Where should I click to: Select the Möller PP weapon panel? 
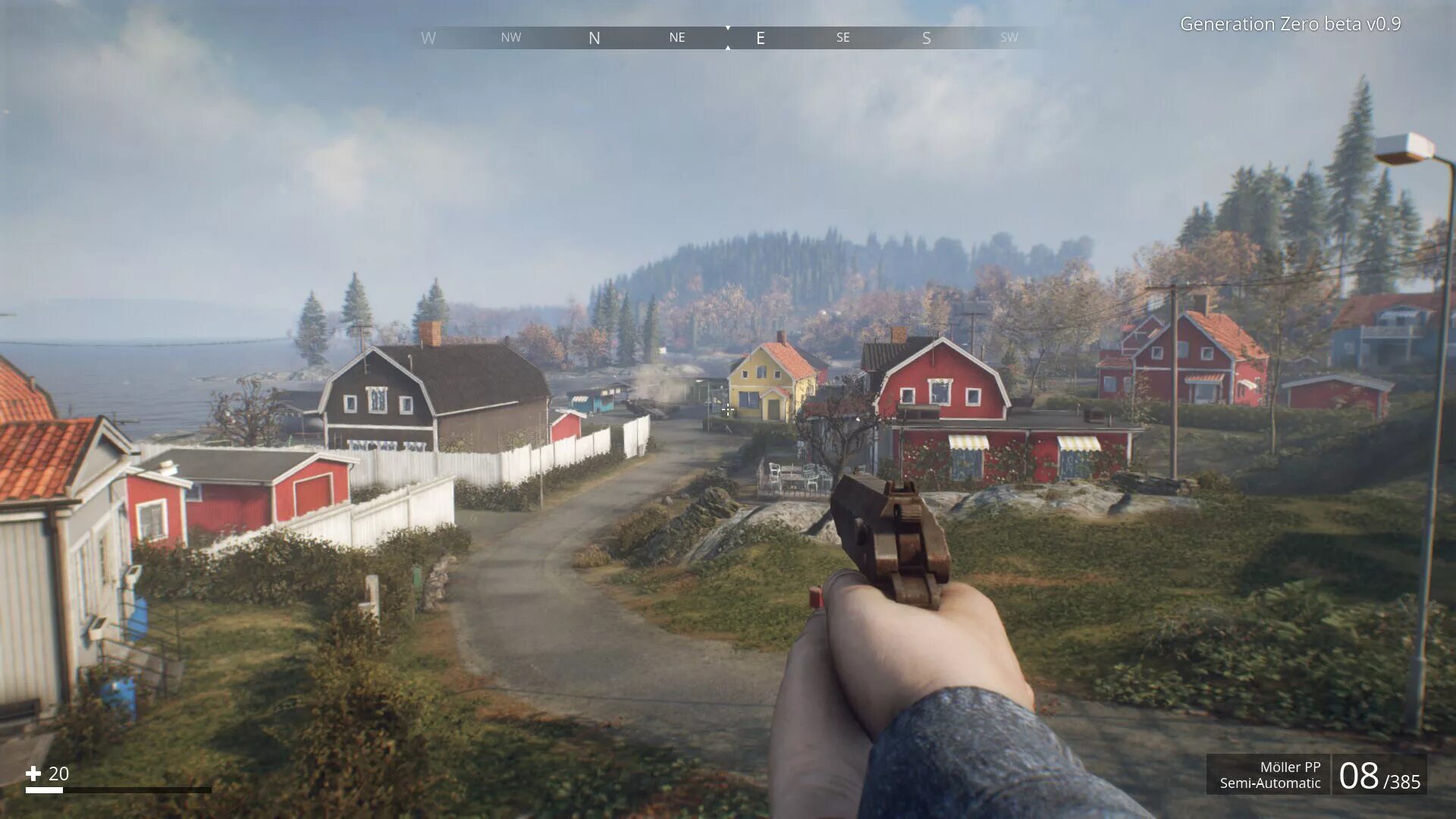click(x=1269, y=774)
